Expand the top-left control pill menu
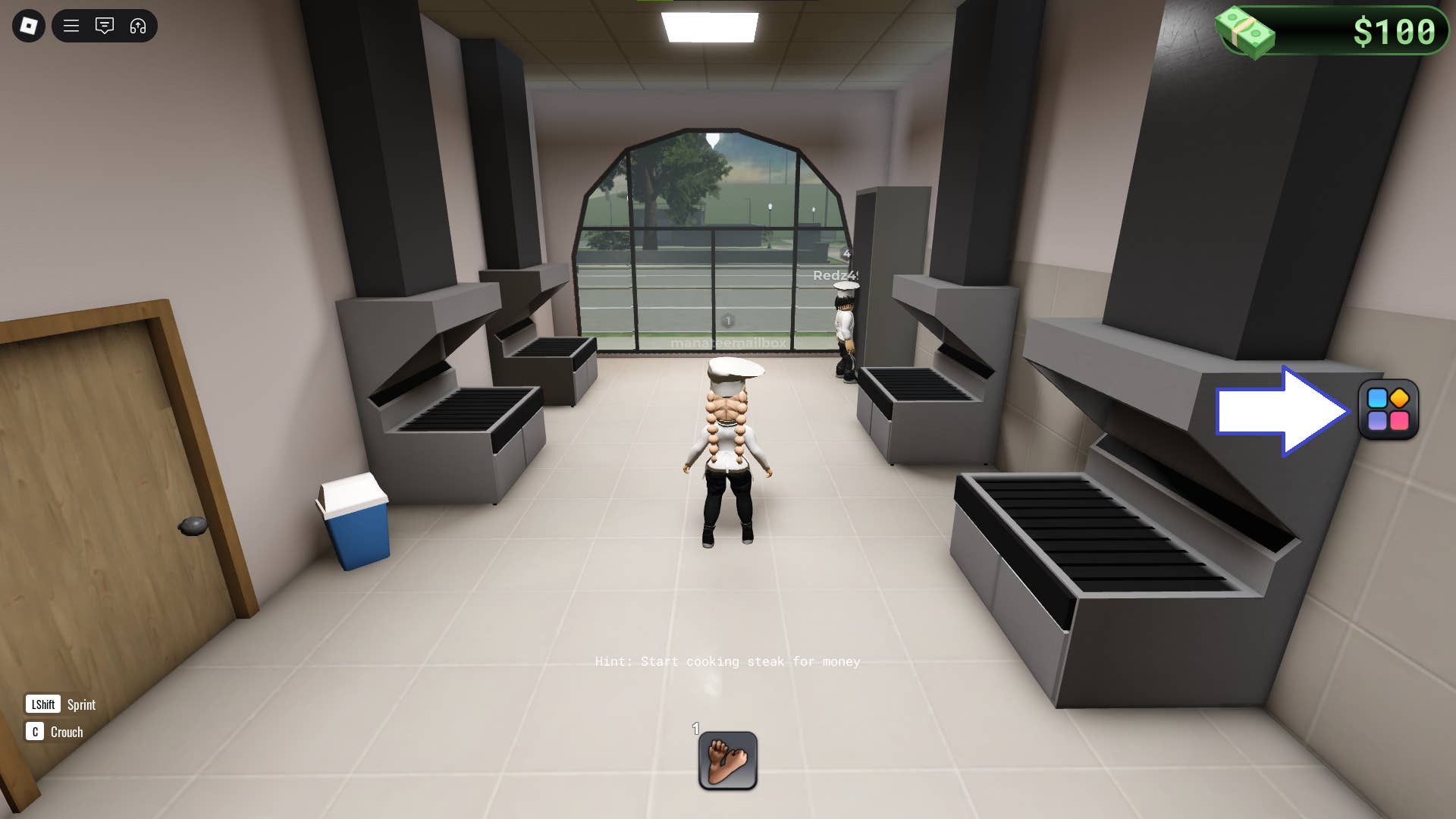The height and width of the screenshot is (819, 1456). tap(104, 25)
